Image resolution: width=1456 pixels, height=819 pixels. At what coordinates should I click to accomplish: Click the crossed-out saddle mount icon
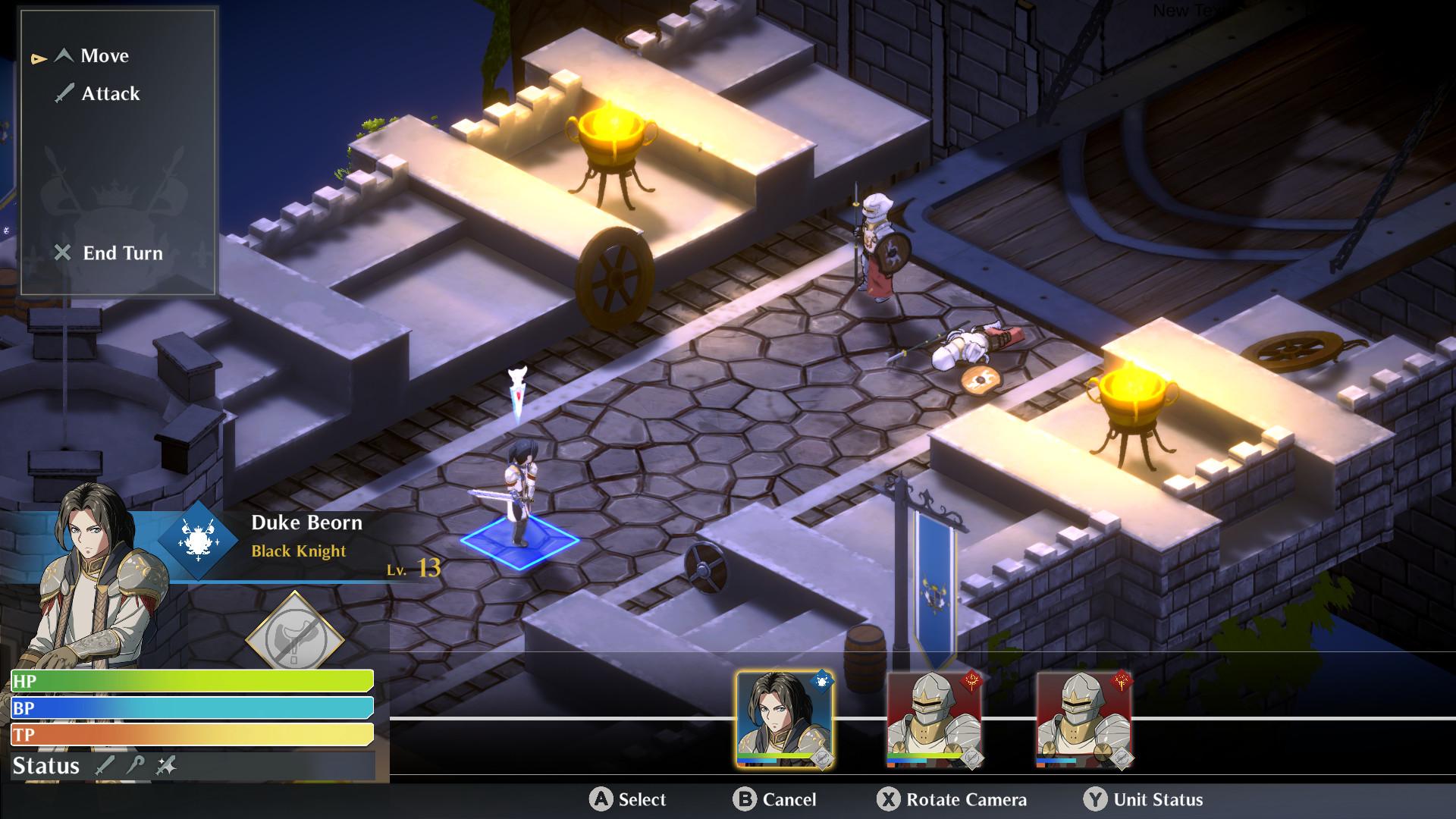coord(294,639)
